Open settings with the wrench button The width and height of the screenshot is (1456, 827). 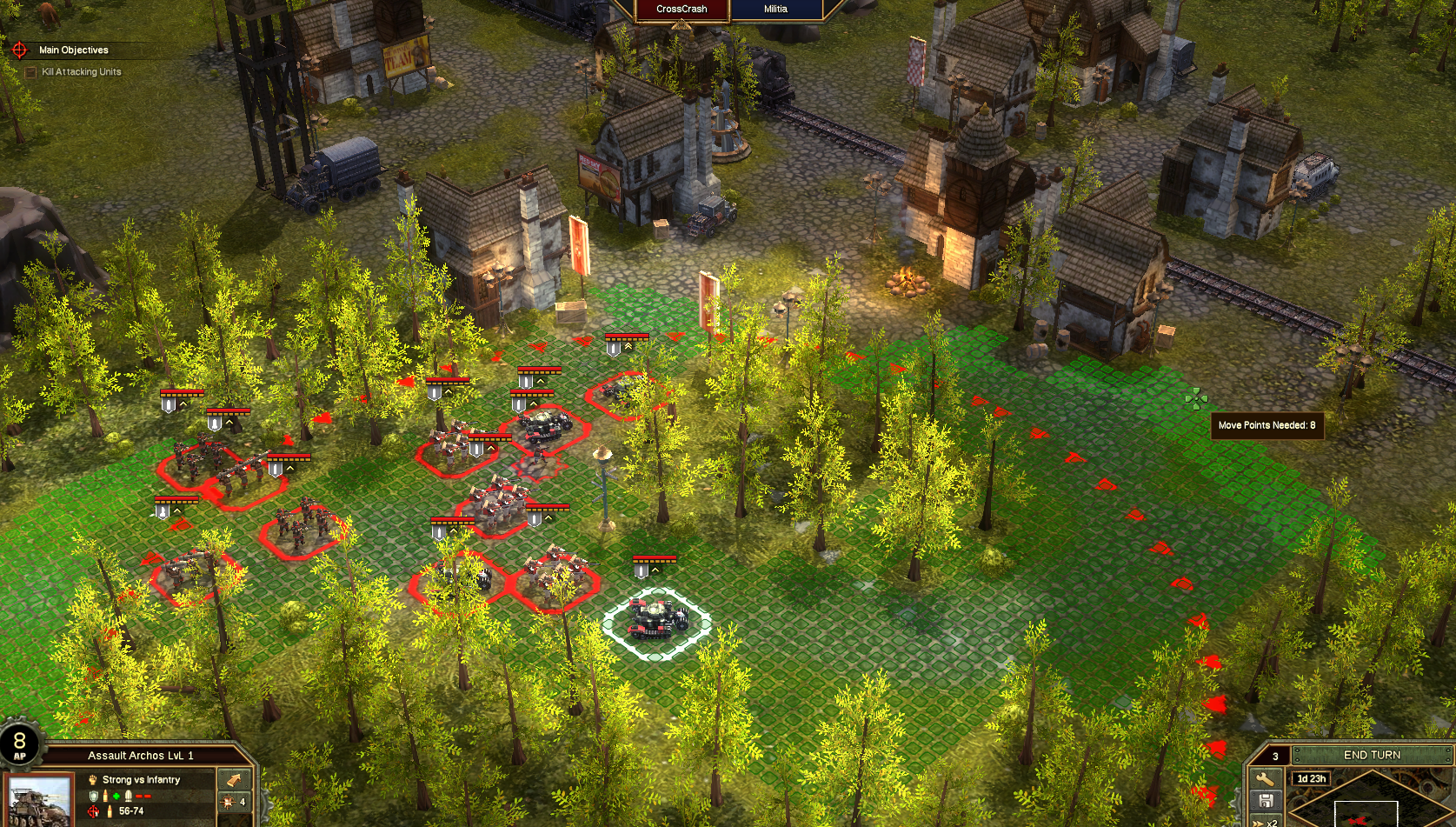[1265, 778]
